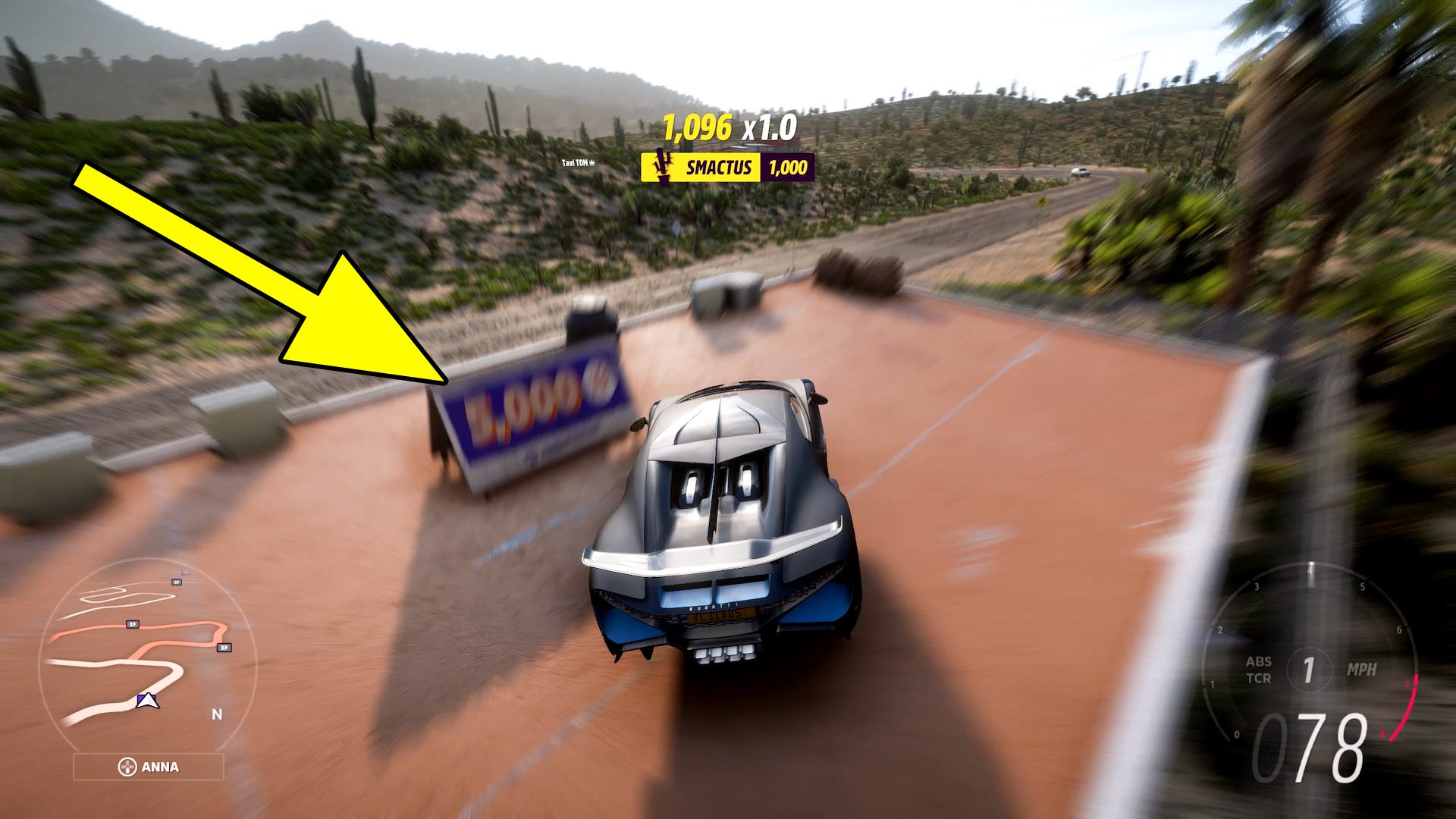
Task: Click the player arrow marker on the minimap
Action: tap(147, 701)
